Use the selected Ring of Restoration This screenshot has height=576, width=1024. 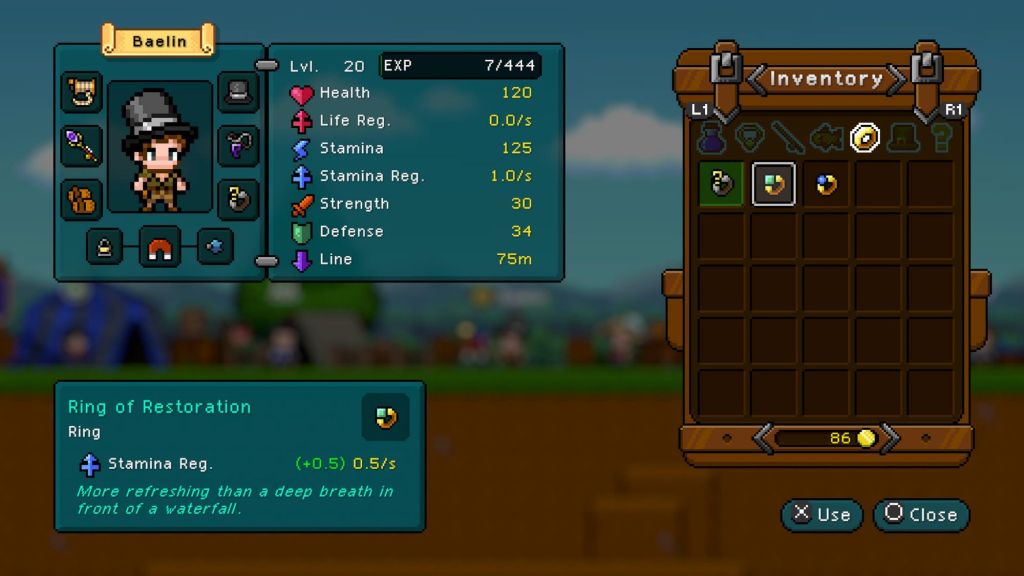point(821,515)
